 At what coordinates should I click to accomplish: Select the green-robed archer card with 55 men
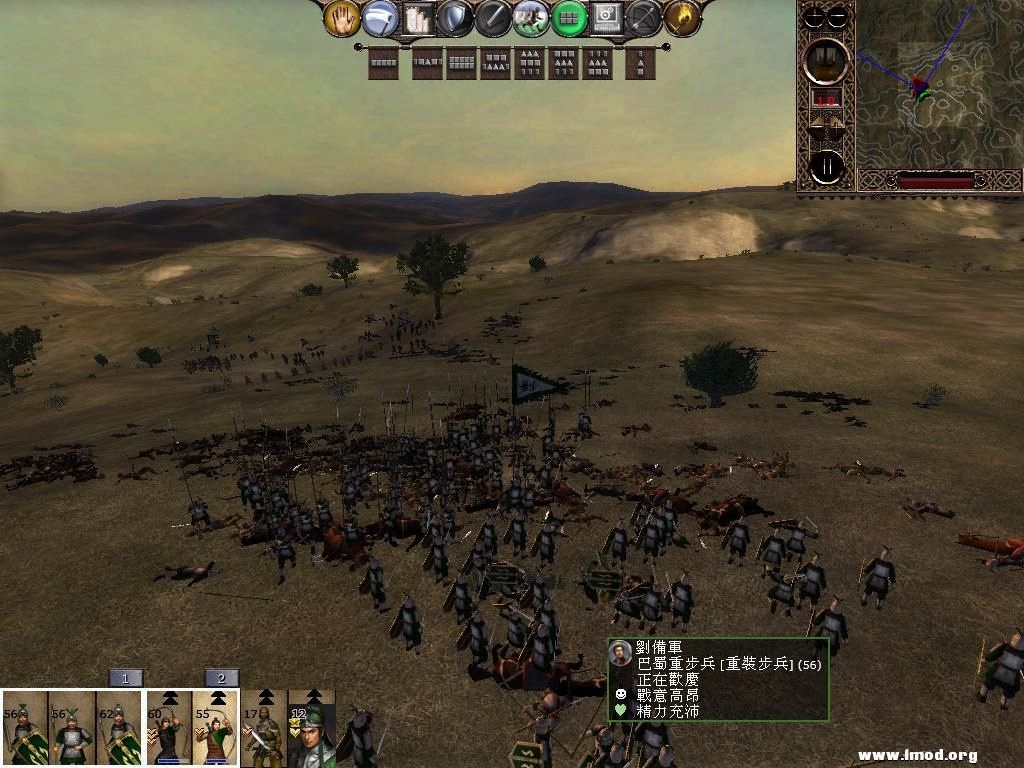216,728
